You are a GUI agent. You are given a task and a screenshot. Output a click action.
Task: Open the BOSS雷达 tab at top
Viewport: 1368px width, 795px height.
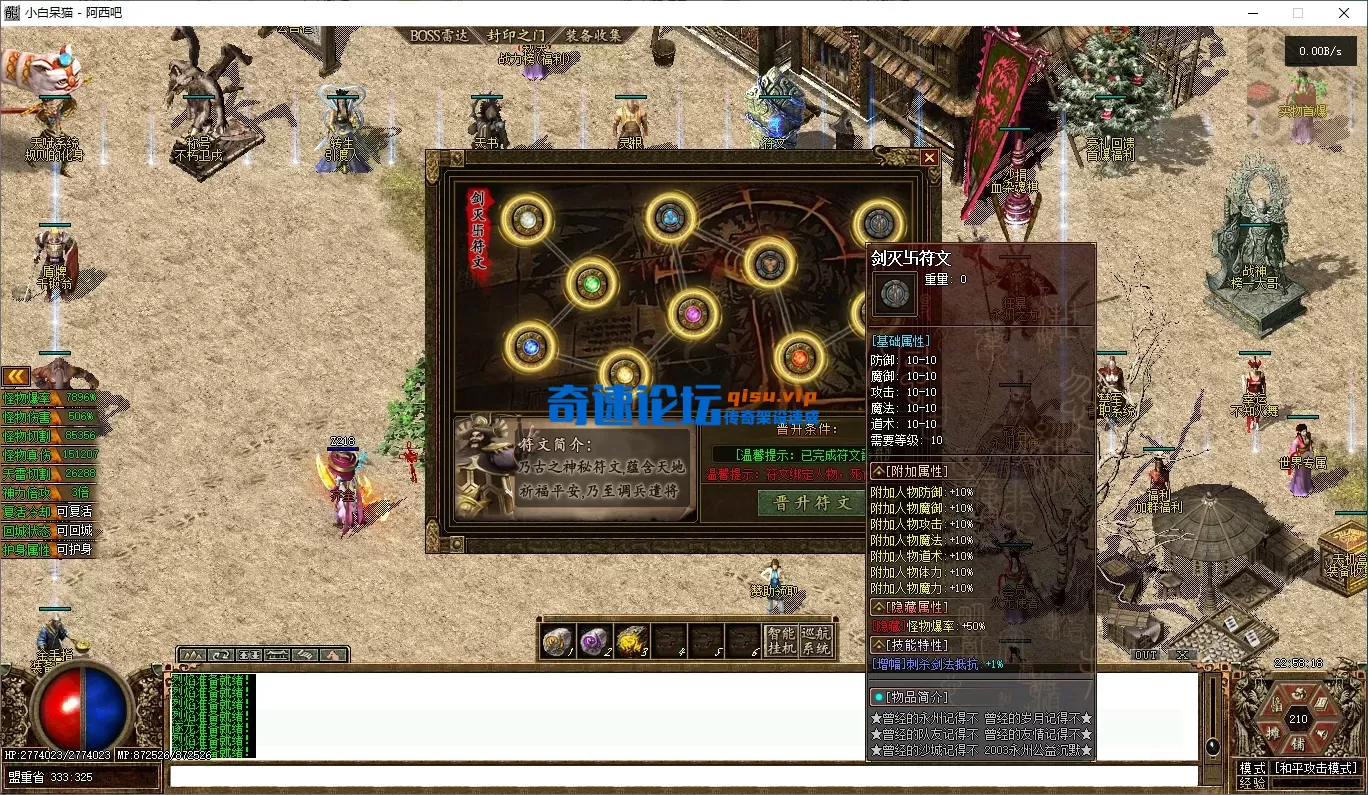(439, 35)
